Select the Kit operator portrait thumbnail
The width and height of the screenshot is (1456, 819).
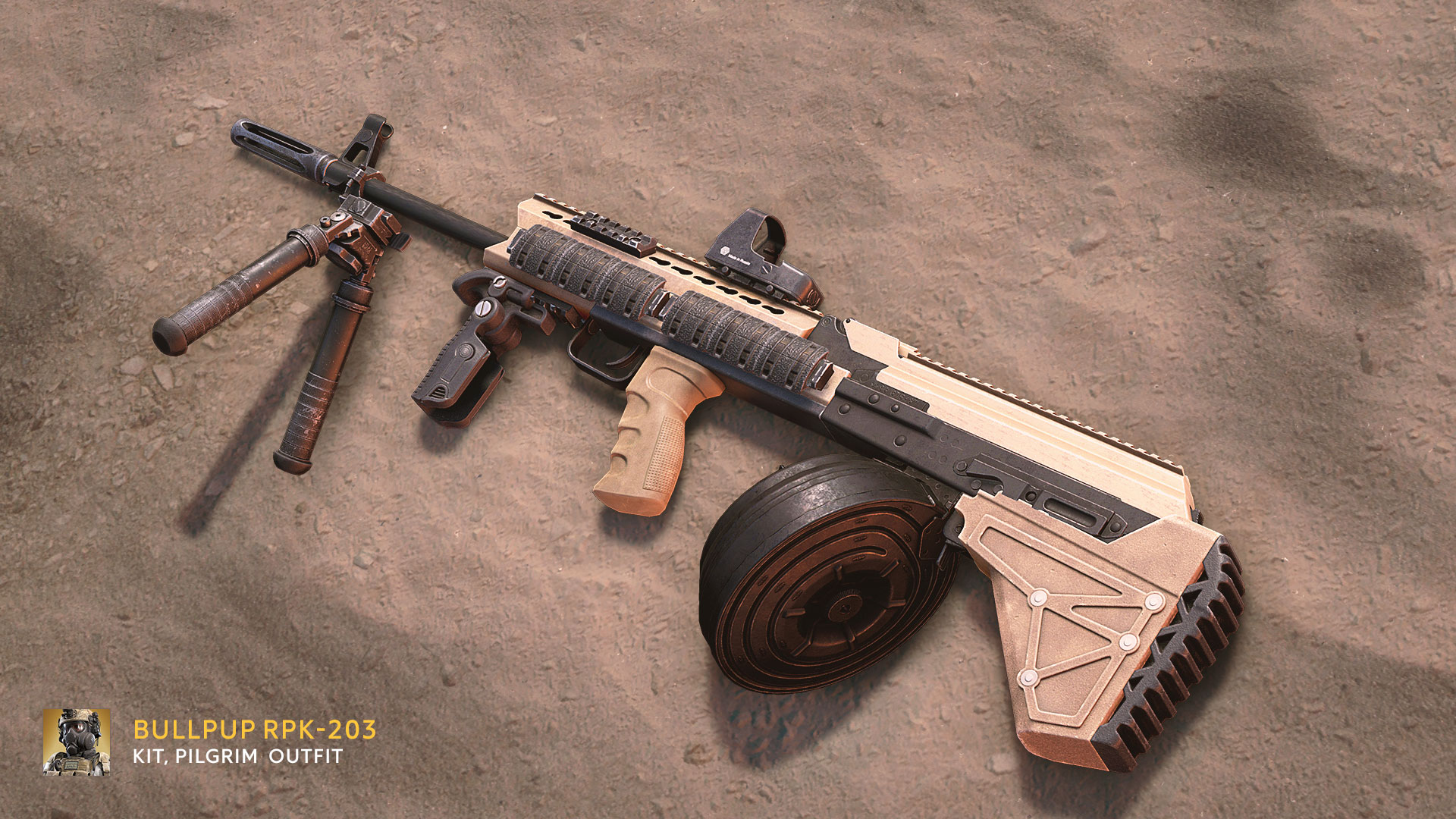[77, 742]
